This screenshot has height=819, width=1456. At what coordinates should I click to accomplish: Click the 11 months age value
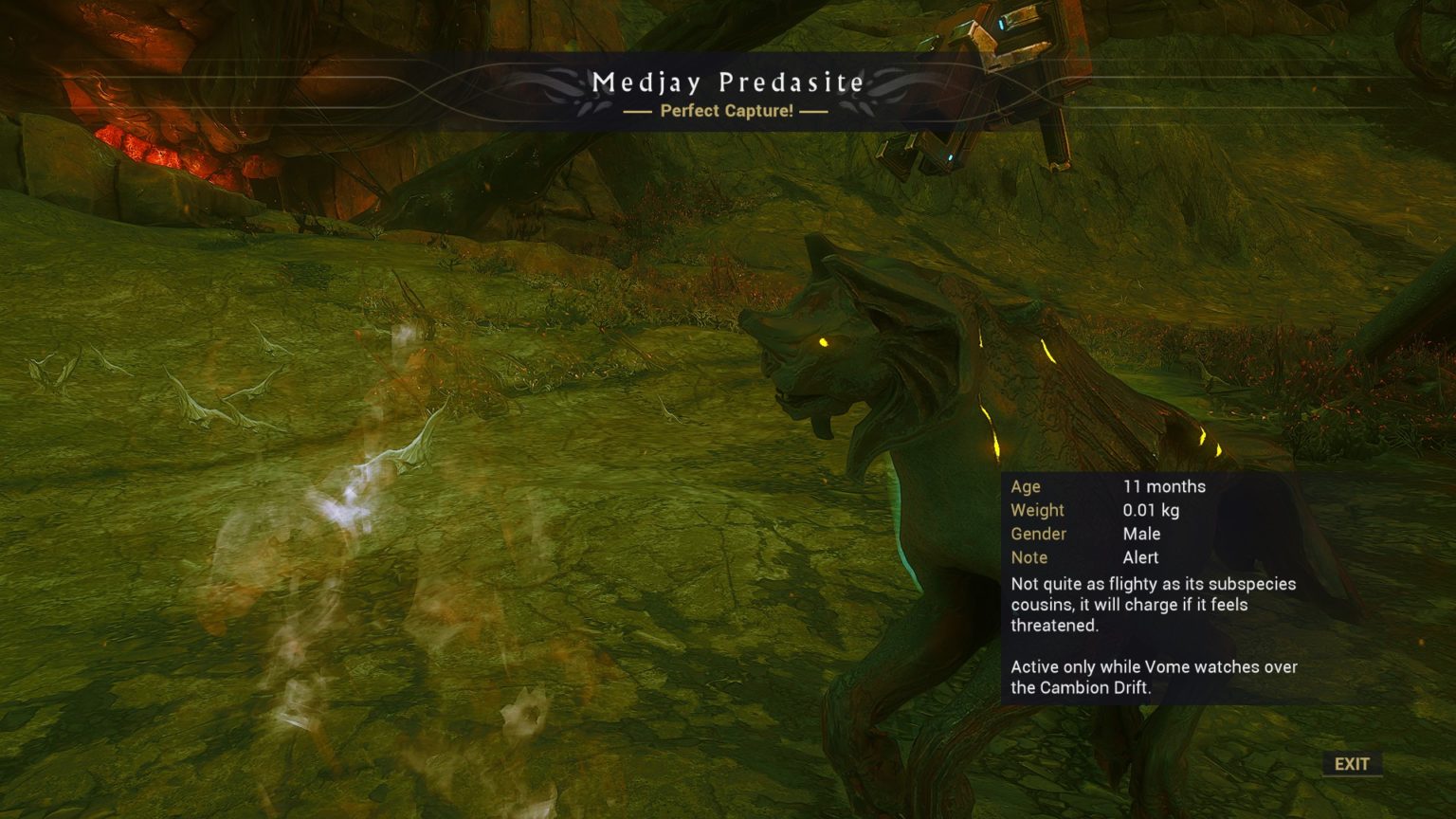(1164, 486)
